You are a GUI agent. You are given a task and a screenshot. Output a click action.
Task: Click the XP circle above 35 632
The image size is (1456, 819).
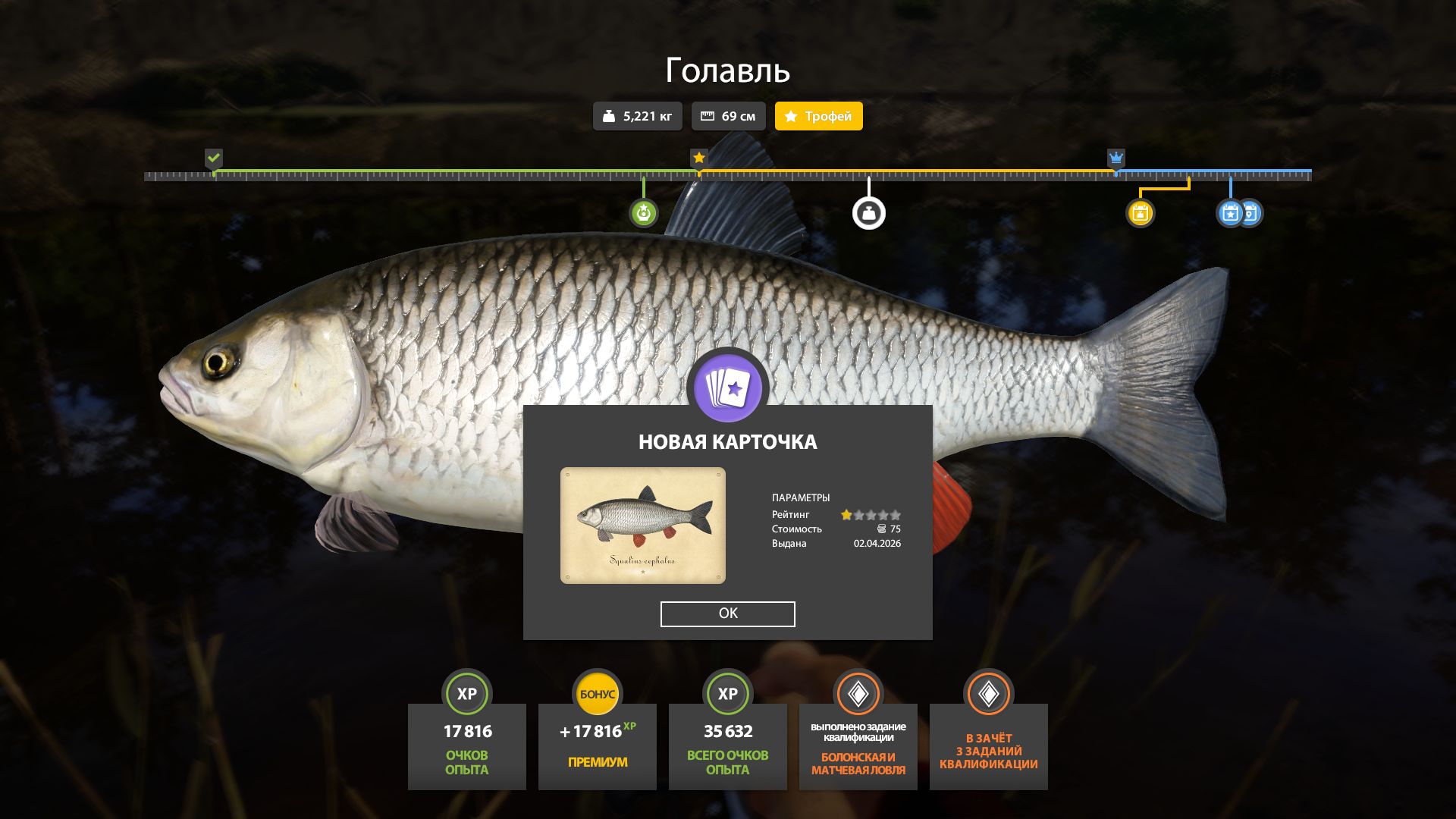[727, 692]
